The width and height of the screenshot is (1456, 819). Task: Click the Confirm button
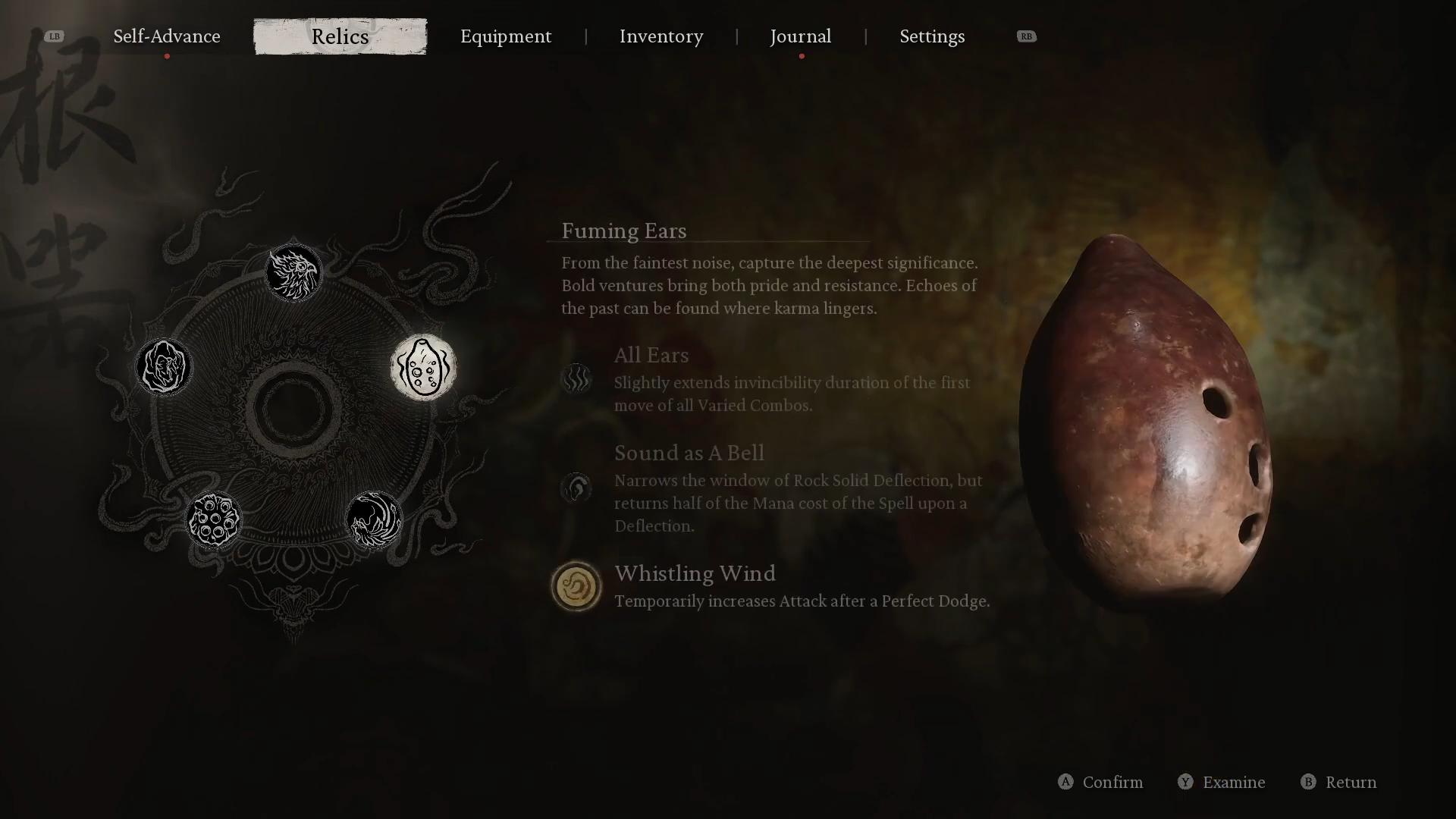(1100, 782)
